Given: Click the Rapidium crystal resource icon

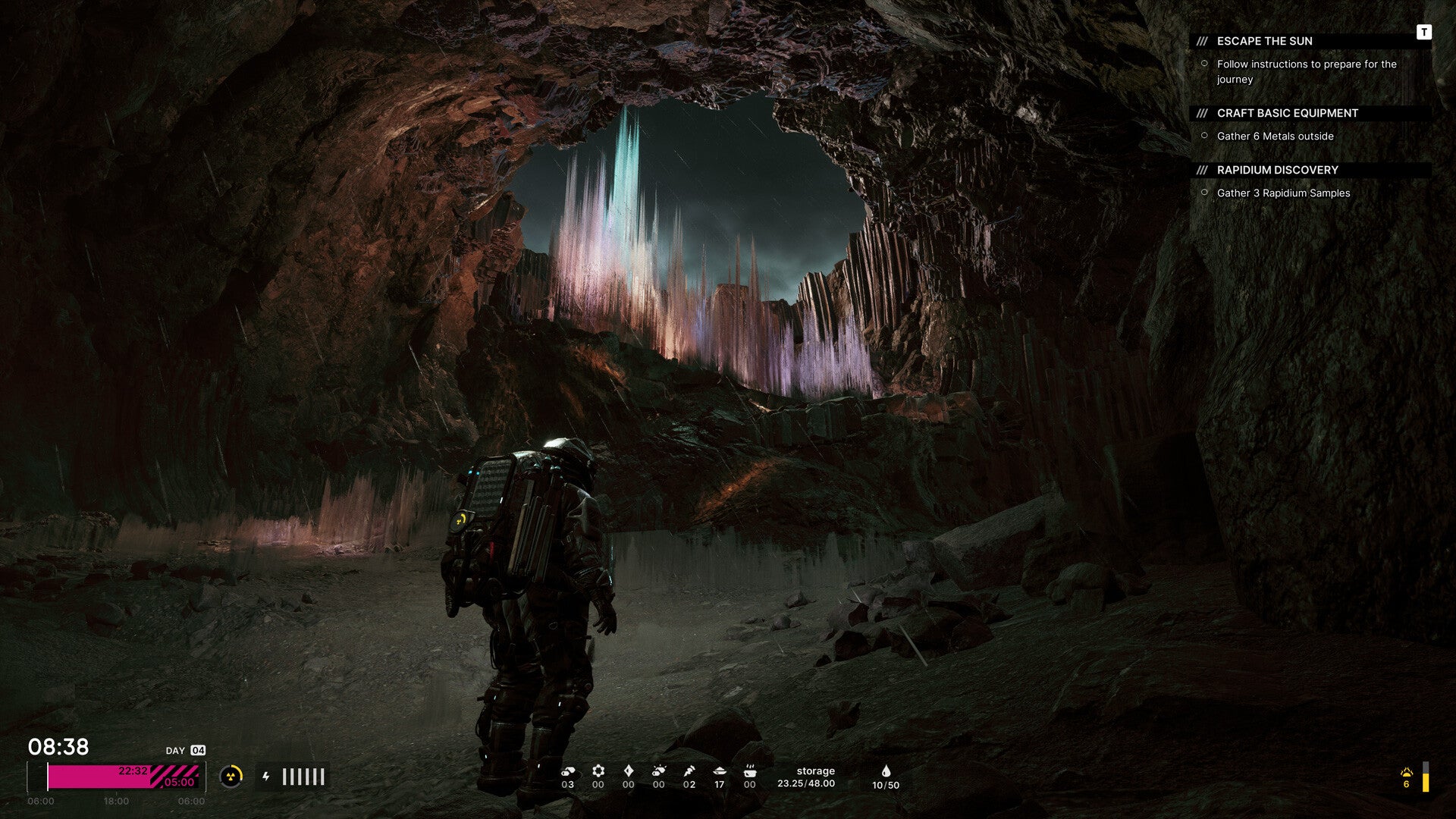Looking at the screenshot, I should point(628,771).
